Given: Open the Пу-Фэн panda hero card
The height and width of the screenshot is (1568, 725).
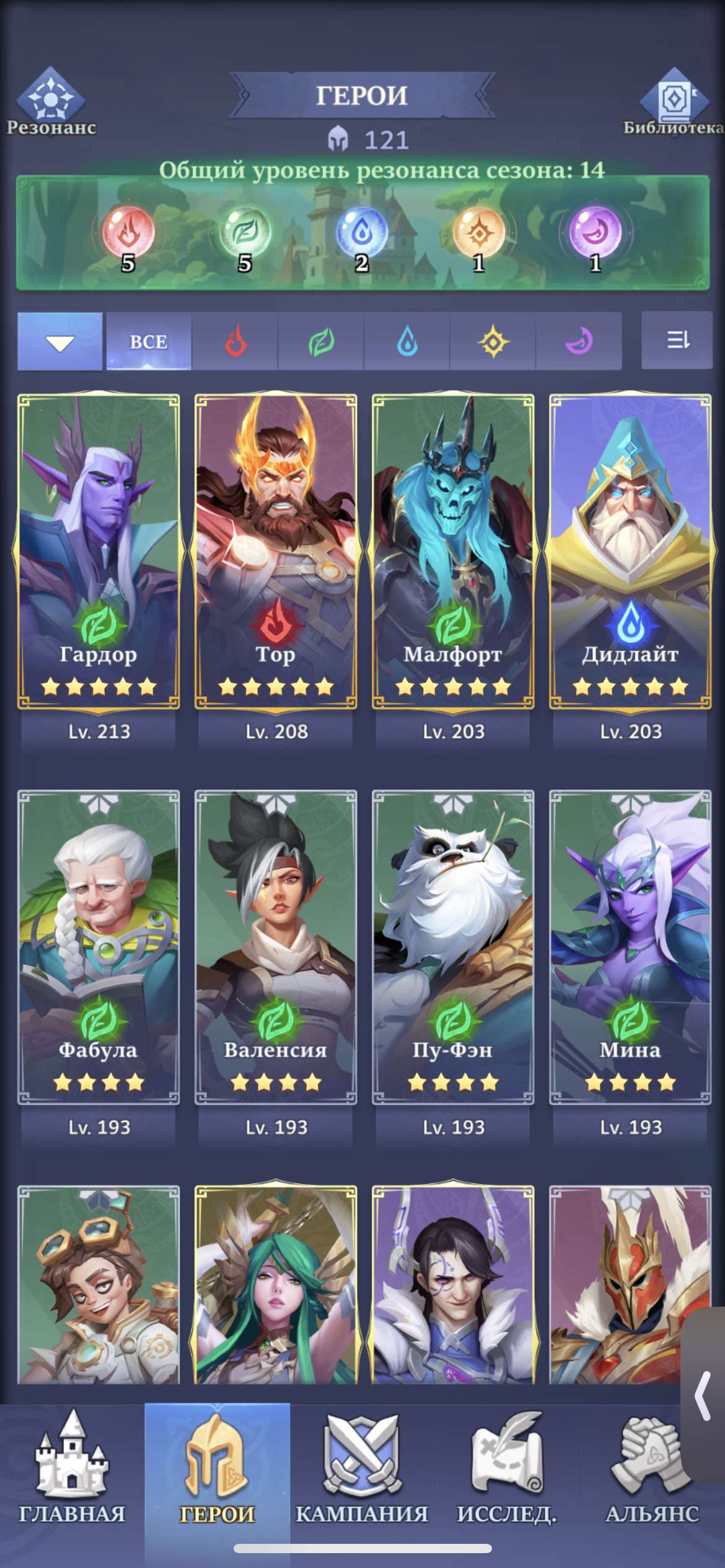Looking at the screenshot, I should coord(453,947).
